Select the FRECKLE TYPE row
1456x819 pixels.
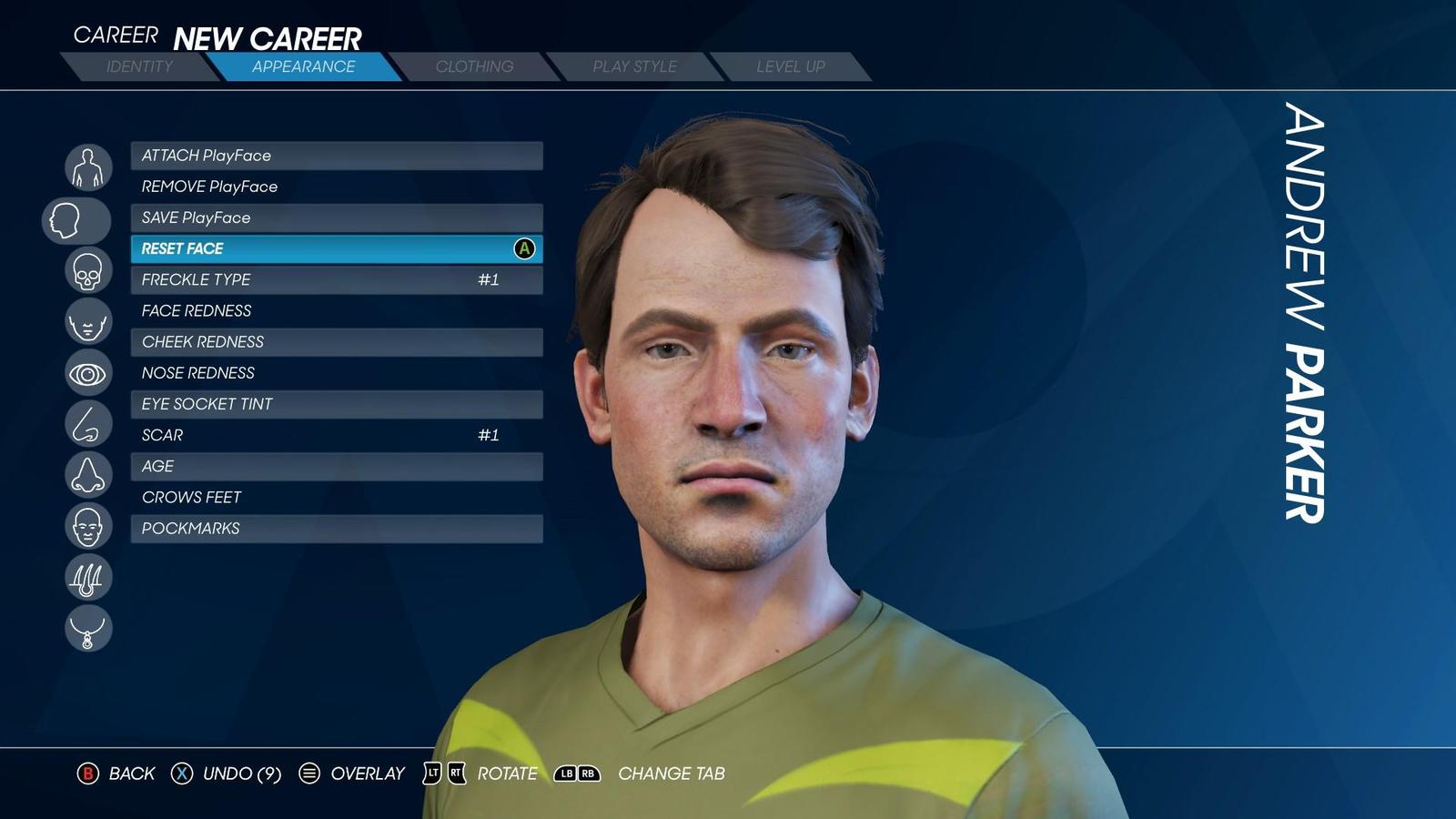337,279
